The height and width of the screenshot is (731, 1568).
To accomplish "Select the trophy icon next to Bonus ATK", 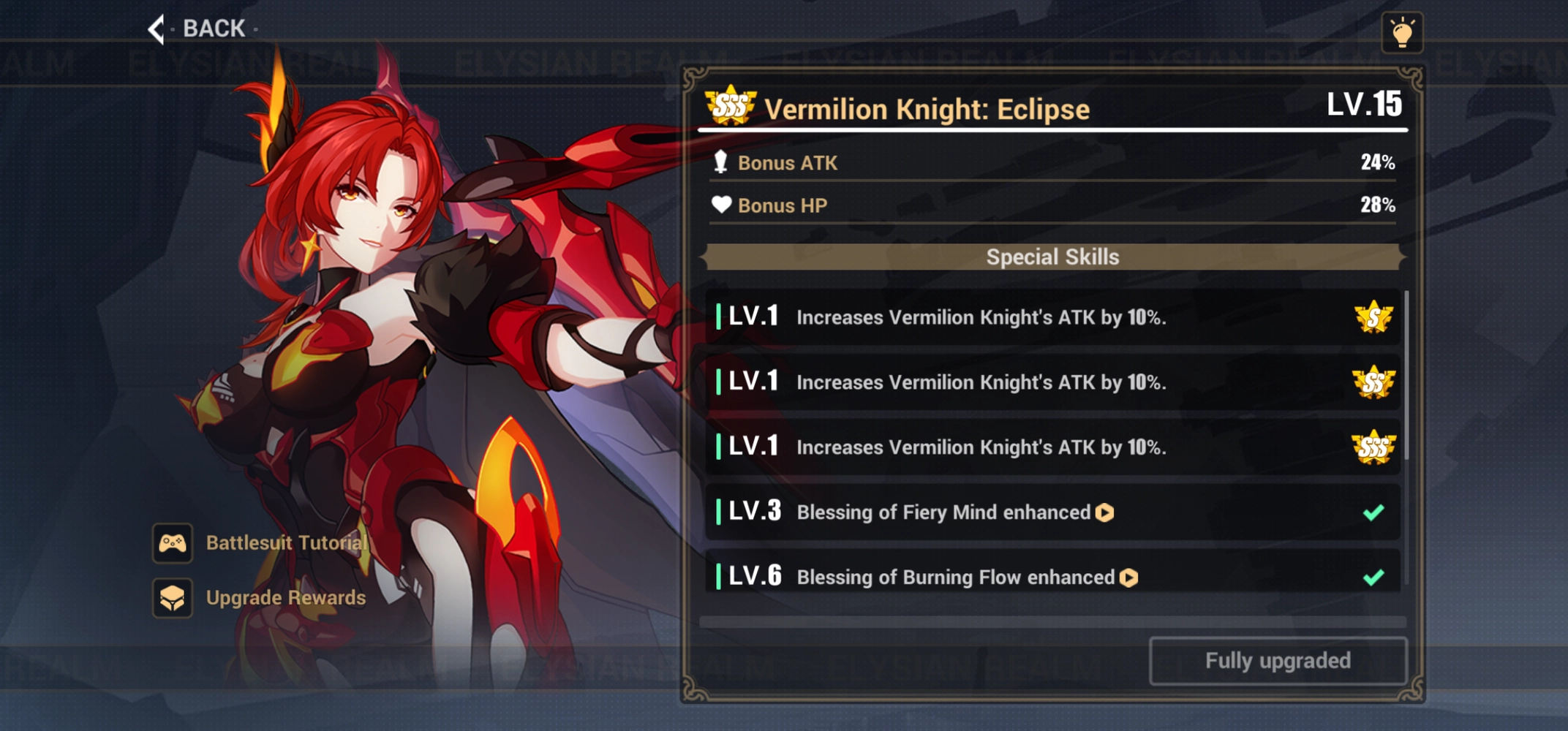I will 720,163.
